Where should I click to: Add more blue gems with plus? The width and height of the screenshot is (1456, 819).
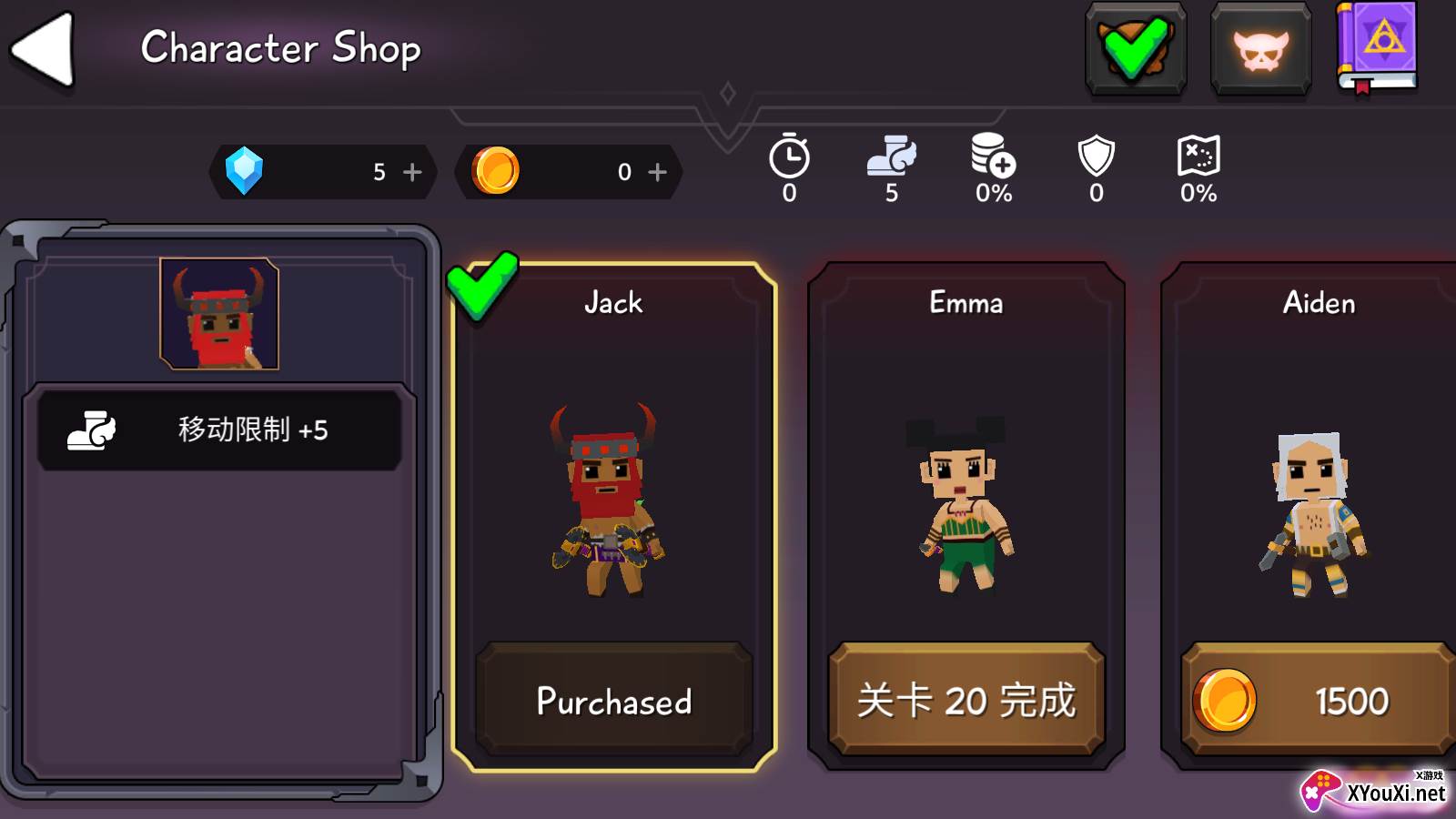[x=412, y=172]
